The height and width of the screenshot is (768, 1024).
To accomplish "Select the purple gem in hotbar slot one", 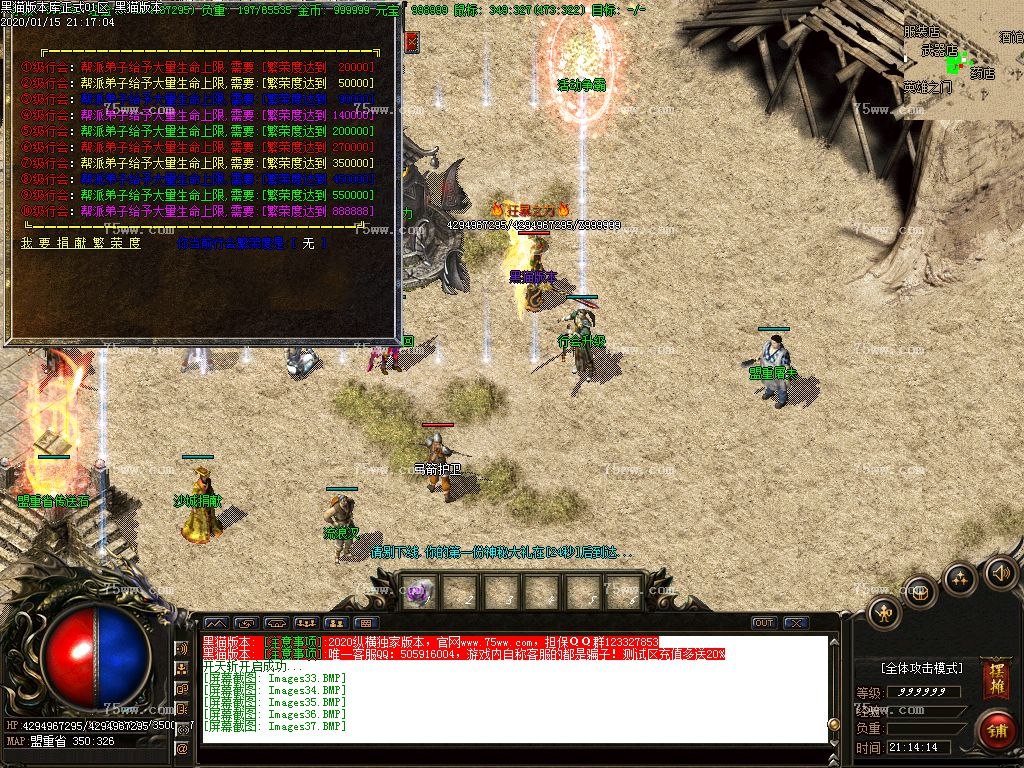I will [418, 592].
